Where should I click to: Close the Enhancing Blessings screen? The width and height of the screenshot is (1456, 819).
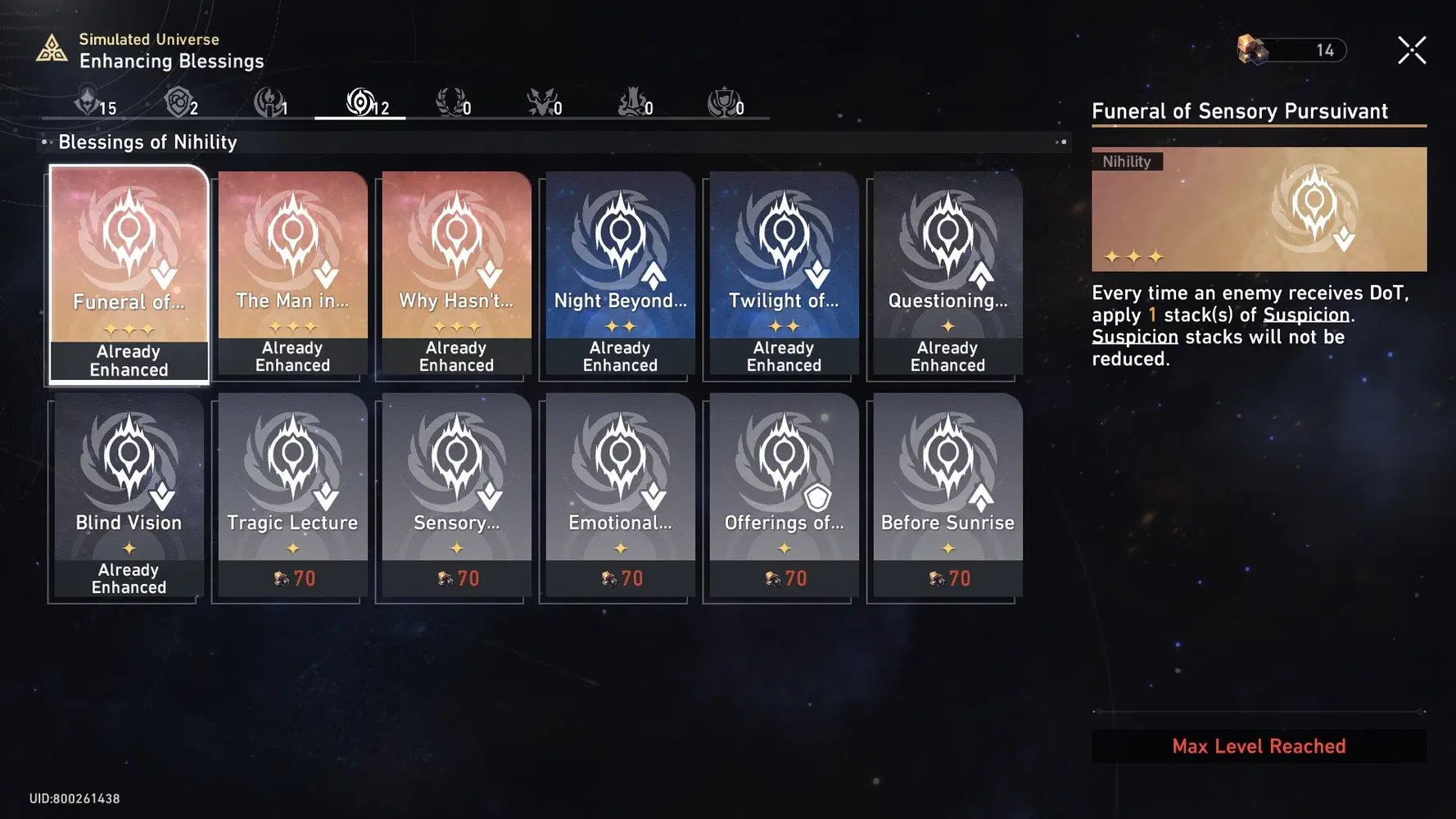(x=1412, y=49)
